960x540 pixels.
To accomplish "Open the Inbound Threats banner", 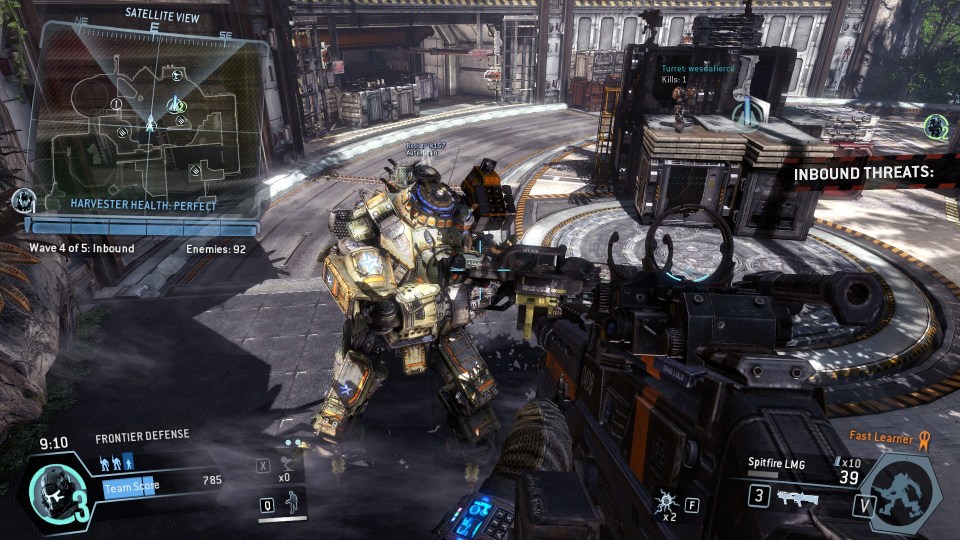I will [x=863, y=173].
